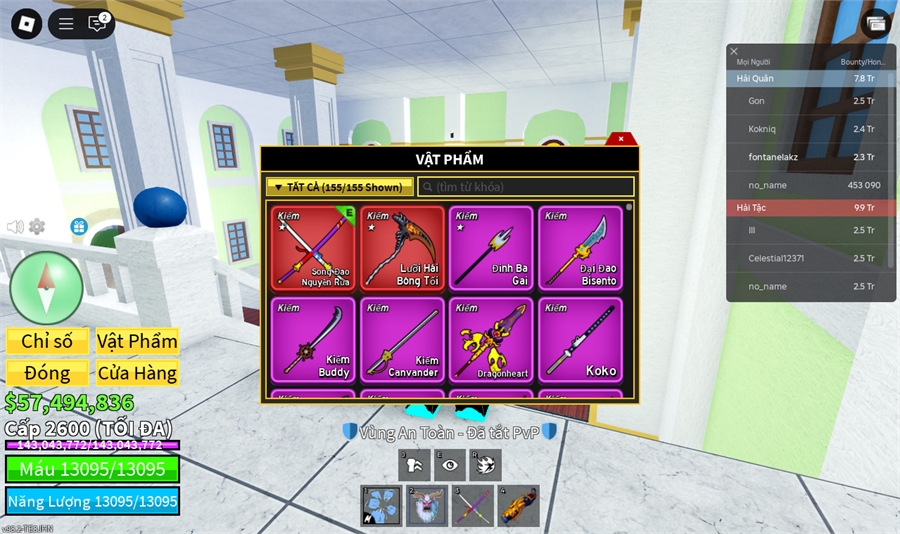Open the Cửa Hàng shop

pyautogui.click(x=137, y=373)
